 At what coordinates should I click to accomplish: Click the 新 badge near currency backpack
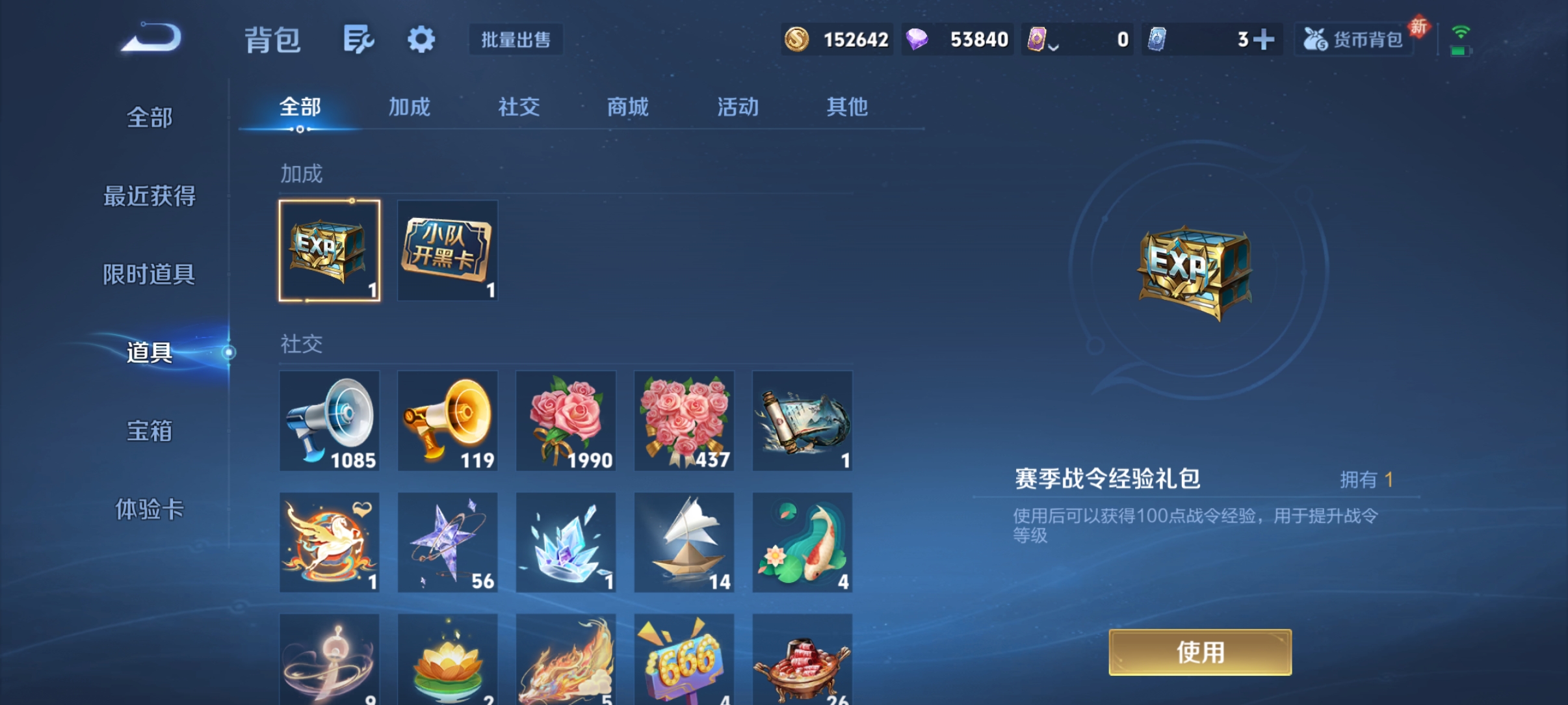click(1419, 26)
